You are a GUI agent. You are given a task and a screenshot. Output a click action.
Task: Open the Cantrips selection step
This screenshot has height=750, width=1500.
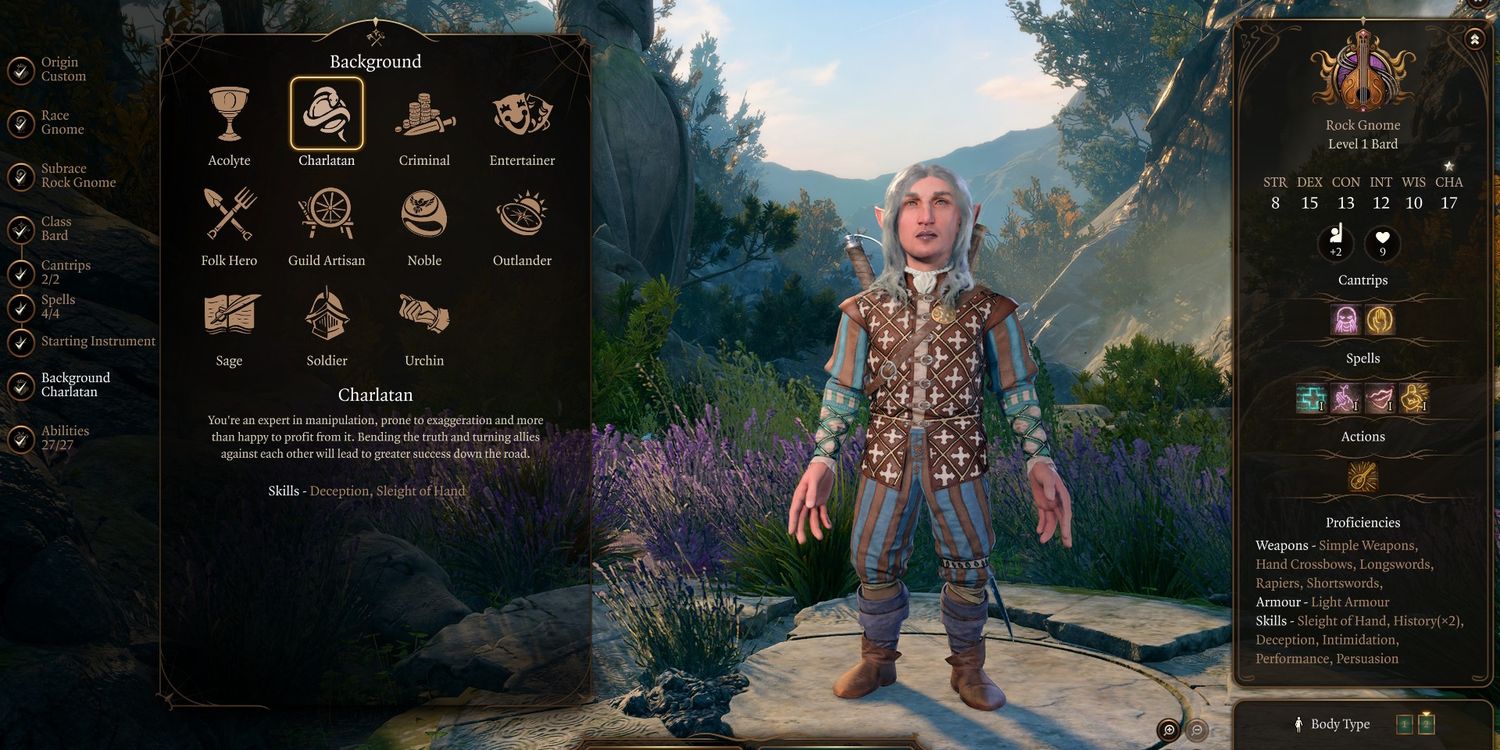click(65, 272)
